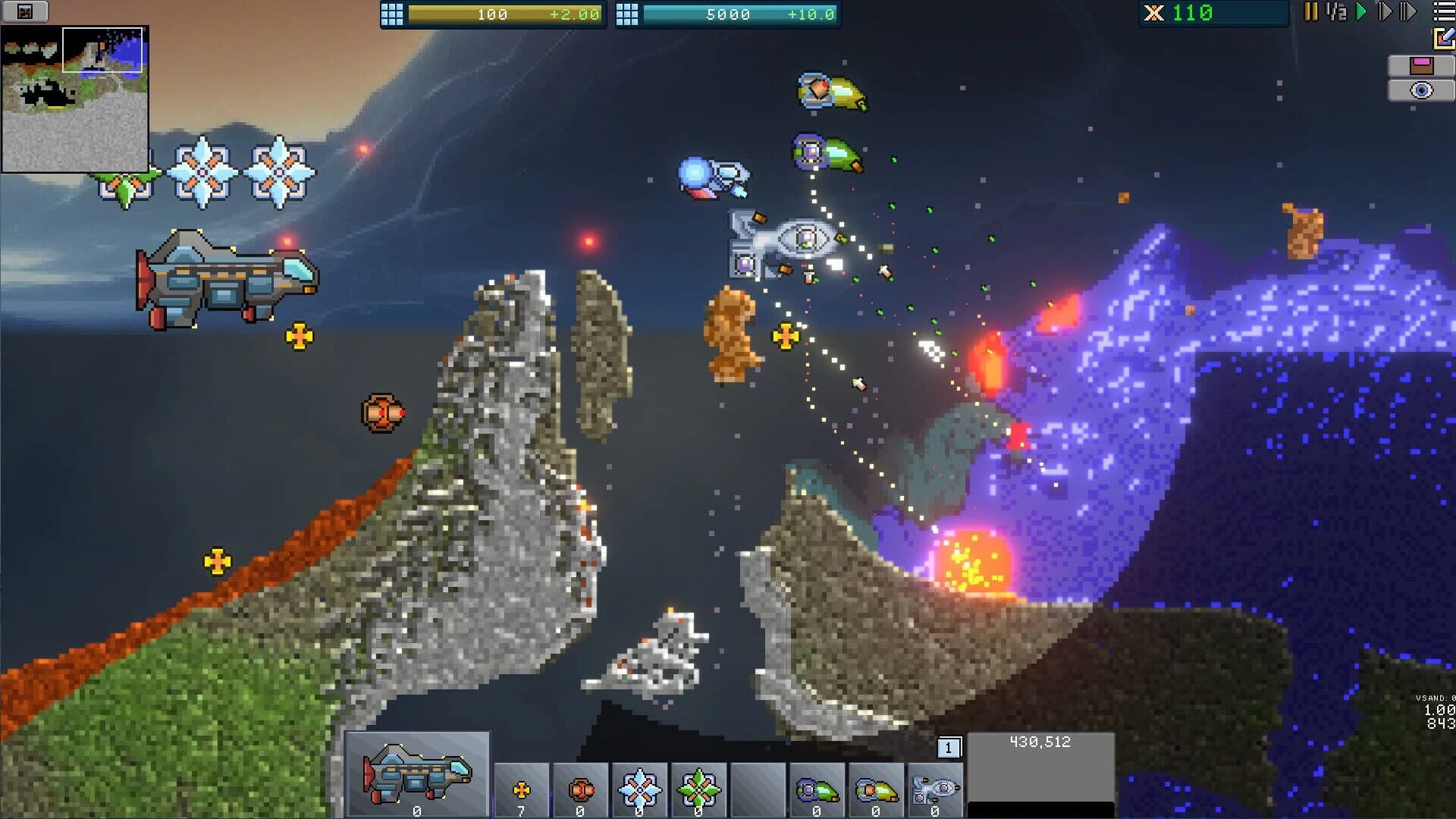This screenshot has height=819, width=1456.
Task: Resume play with the green arrow
Action: pos(1362,12)
